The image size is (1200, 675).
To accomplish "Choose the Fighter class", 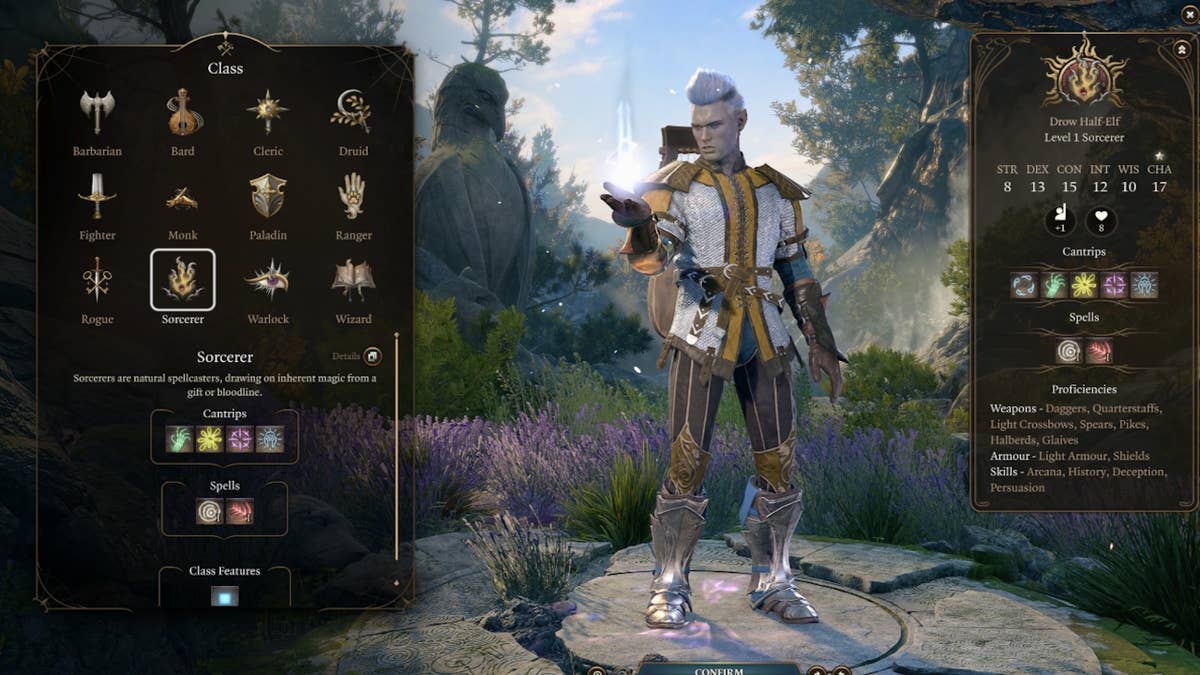I will (97, 197).
